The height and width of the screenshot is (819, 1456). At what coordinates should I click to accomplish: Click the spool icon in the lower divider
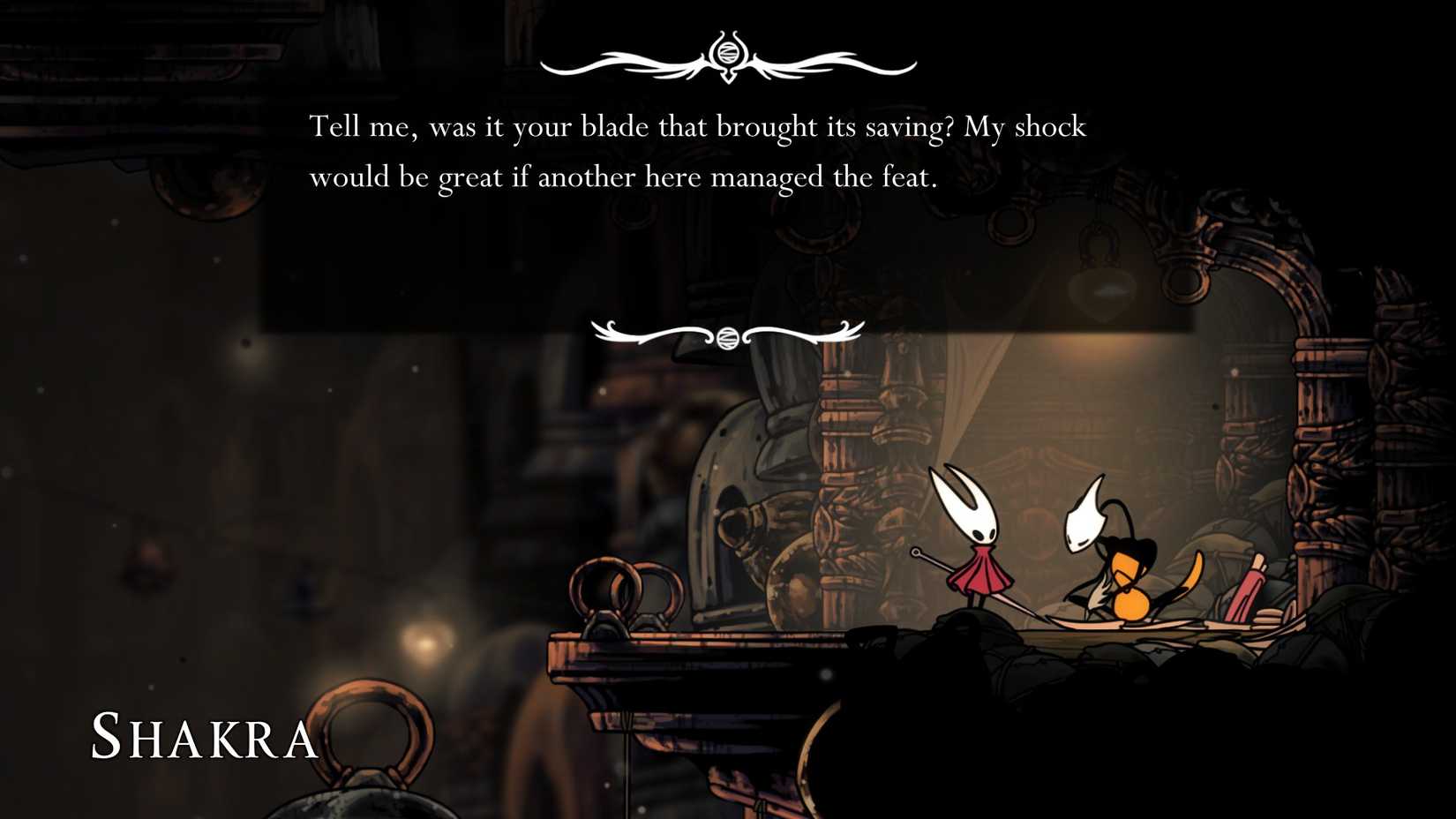(727, 336)
